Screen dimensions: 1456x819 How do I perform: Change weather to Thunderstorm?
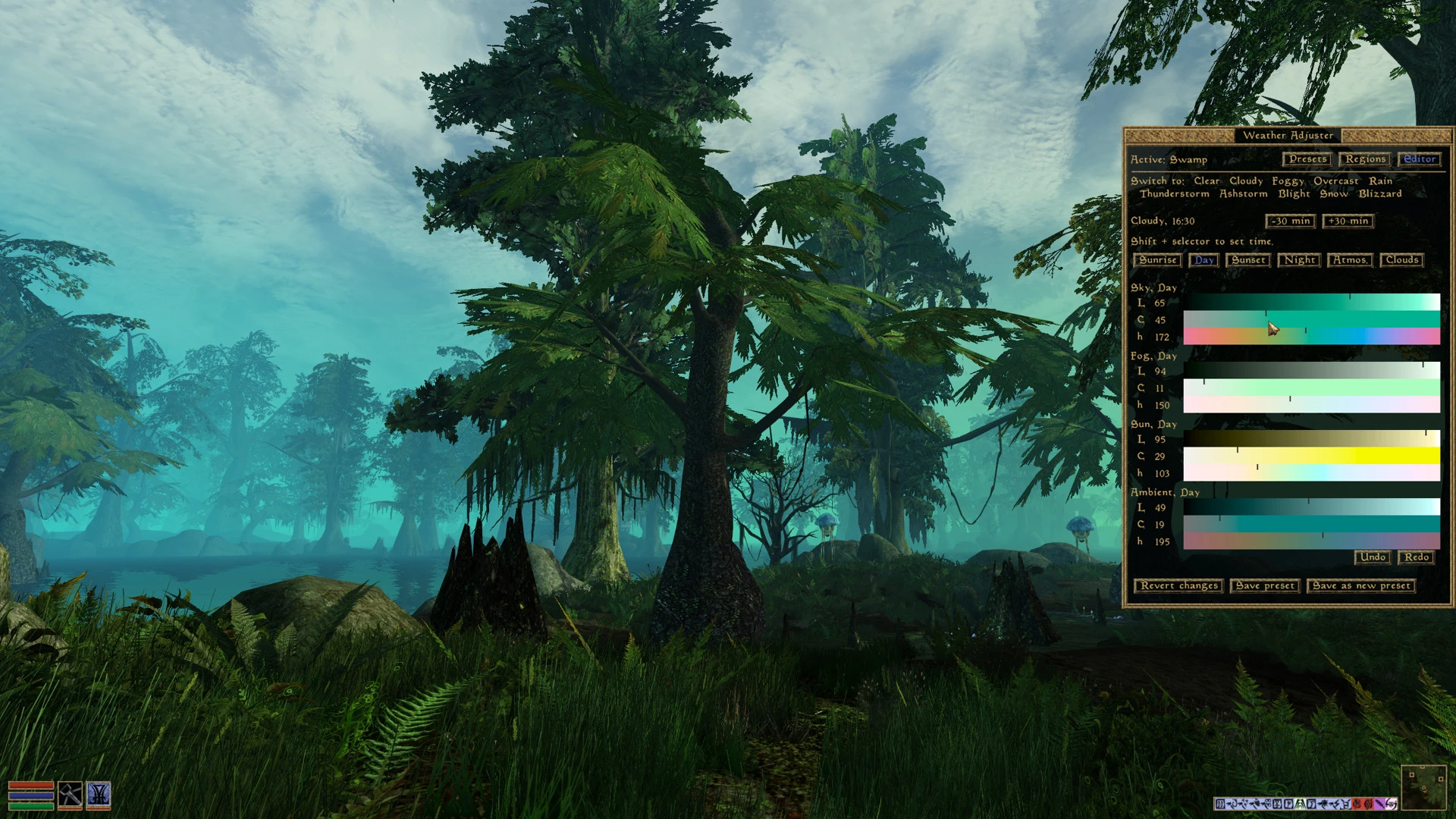pyautogui.click(x=1174, y=194)
